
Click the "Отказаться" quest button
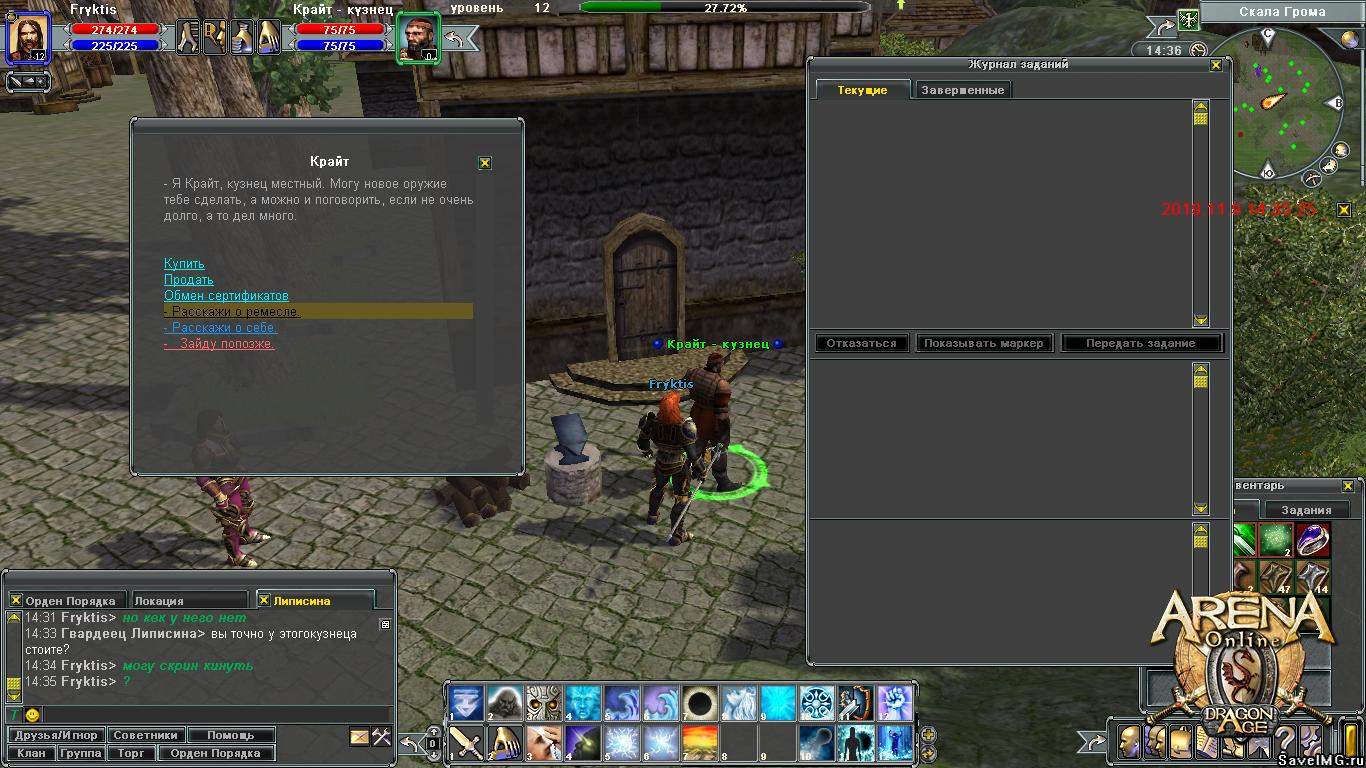click(862, 343)
